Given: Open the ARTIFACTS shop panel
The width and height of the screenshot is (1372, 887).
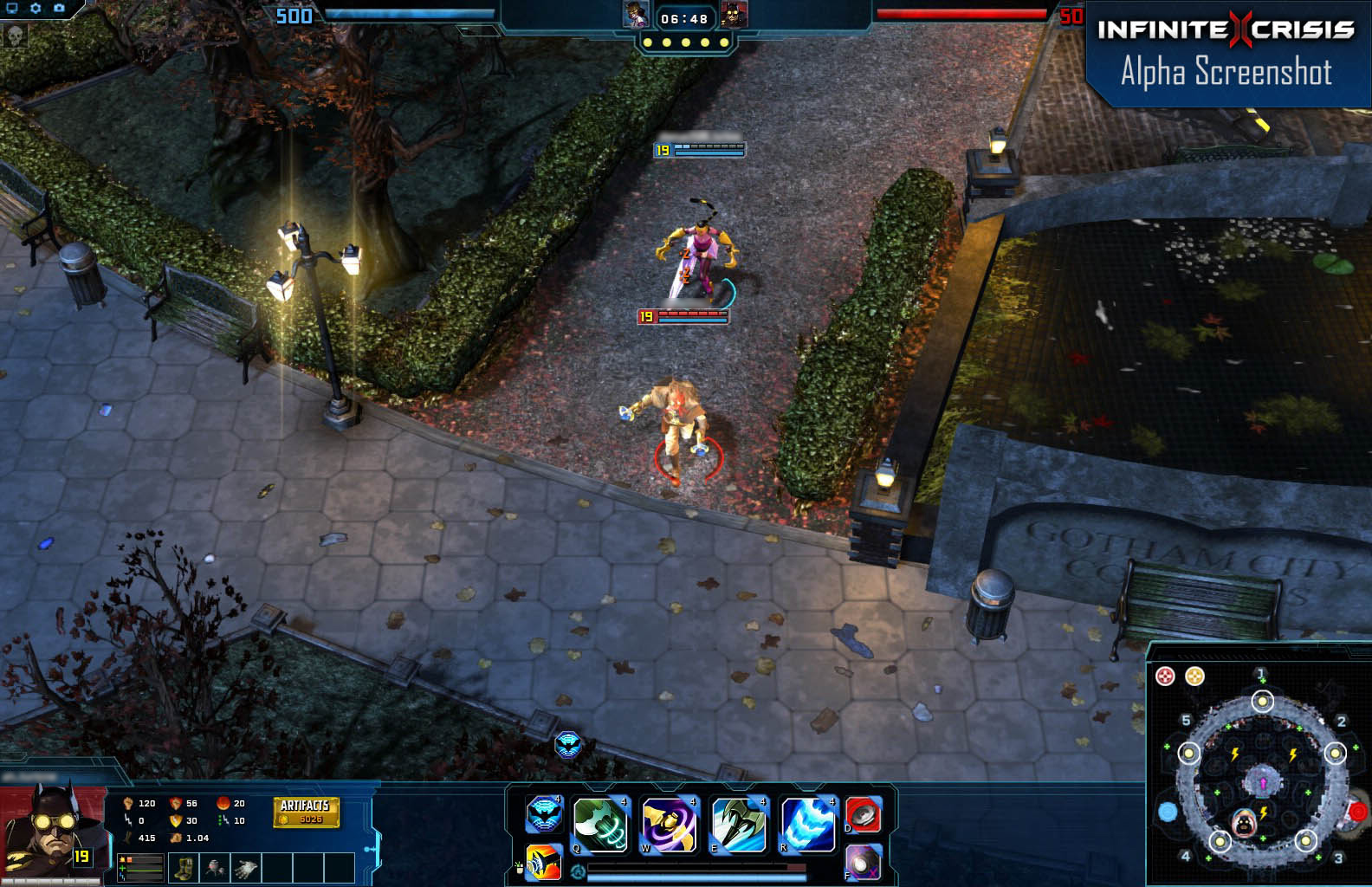Looking at the screenshot, I should pyautogui.click(x=305, y=806).
